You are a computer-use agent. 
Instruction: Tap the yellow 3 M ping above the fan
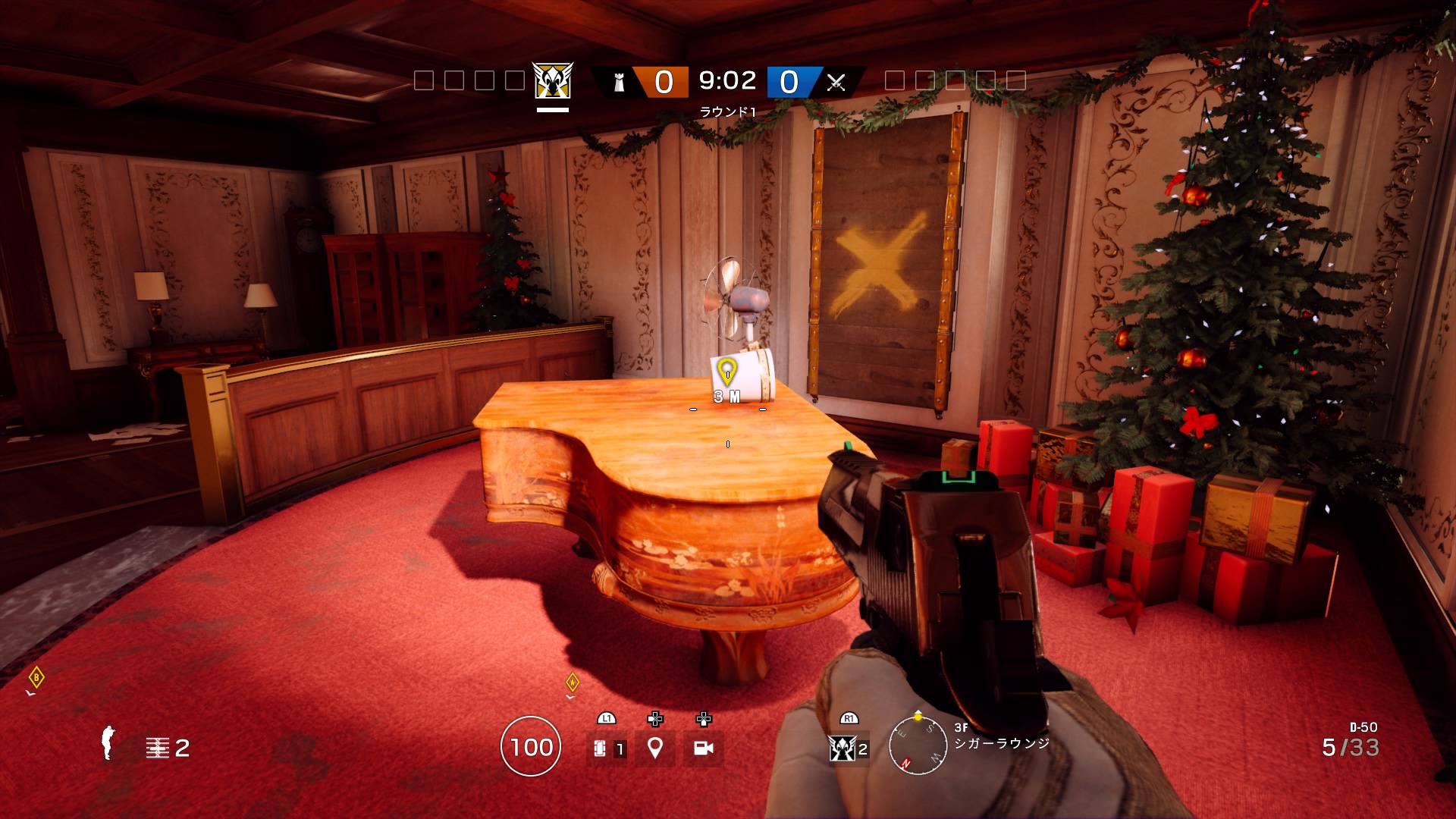point(729,378)
